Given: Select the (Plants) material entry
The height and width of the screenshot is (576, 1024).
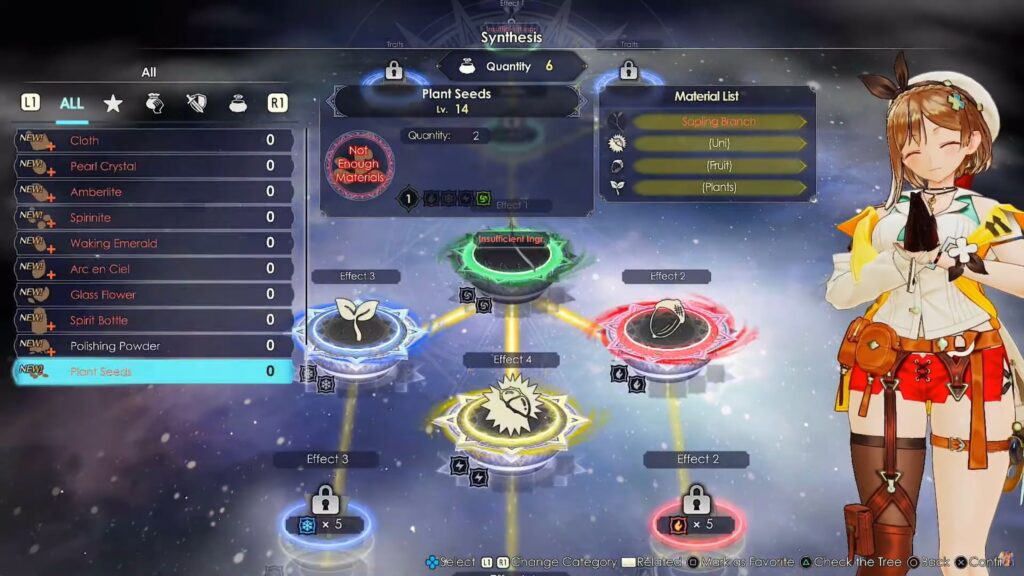Looking at the screenshot, I should click(x=718, y=187).
